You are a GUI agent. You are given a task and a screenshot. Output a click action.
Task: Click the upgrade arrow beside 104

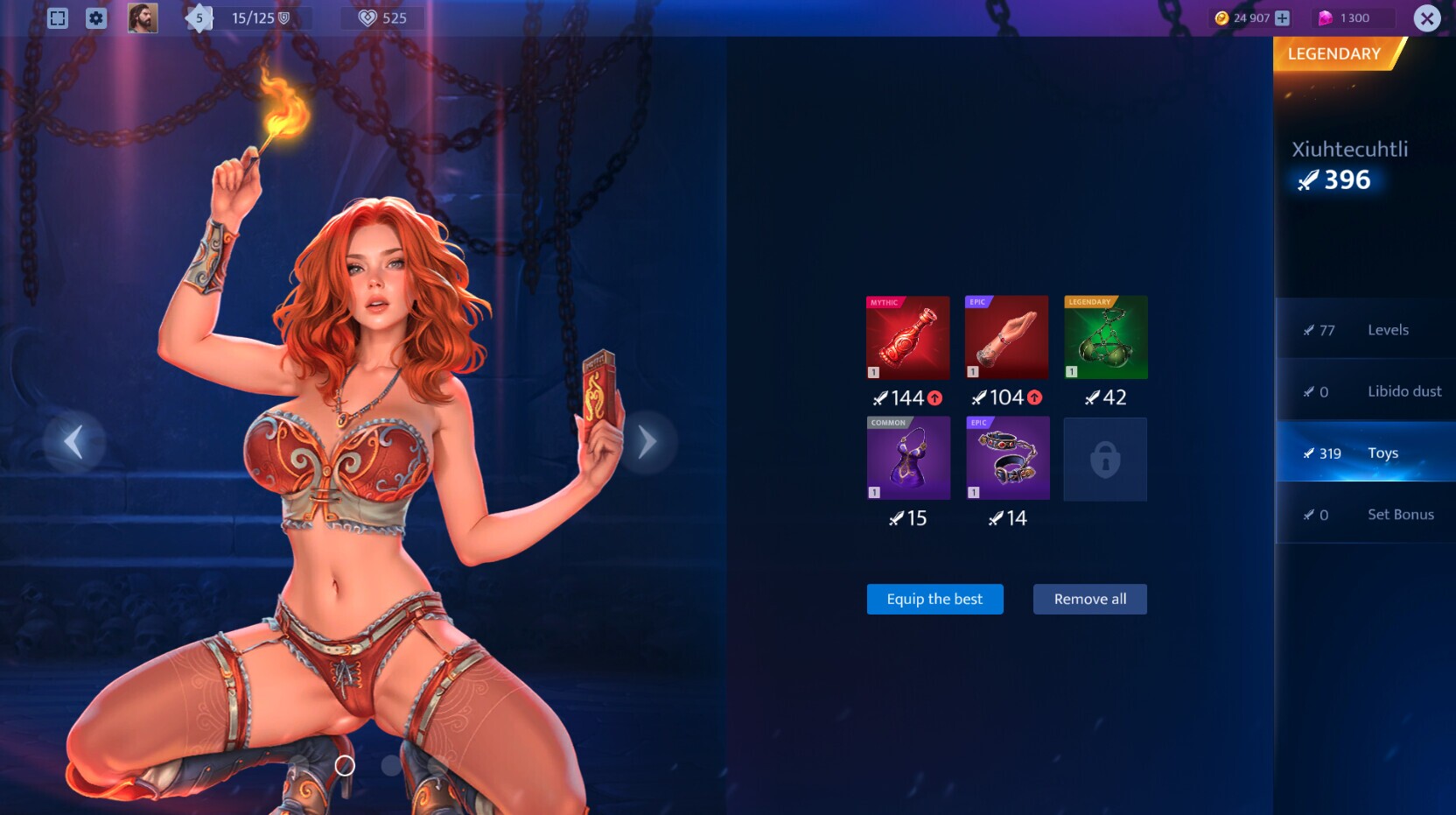pyautogui.click(x=1034, y=397)
